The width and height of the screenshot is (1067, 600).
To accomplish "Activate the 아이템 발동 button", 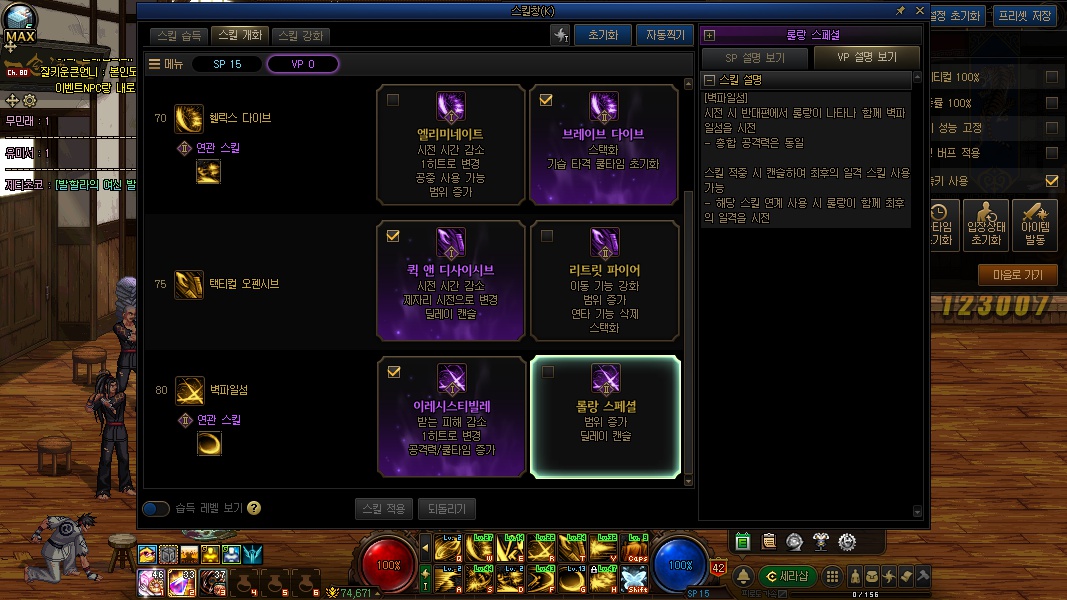I will [1035, 226].
